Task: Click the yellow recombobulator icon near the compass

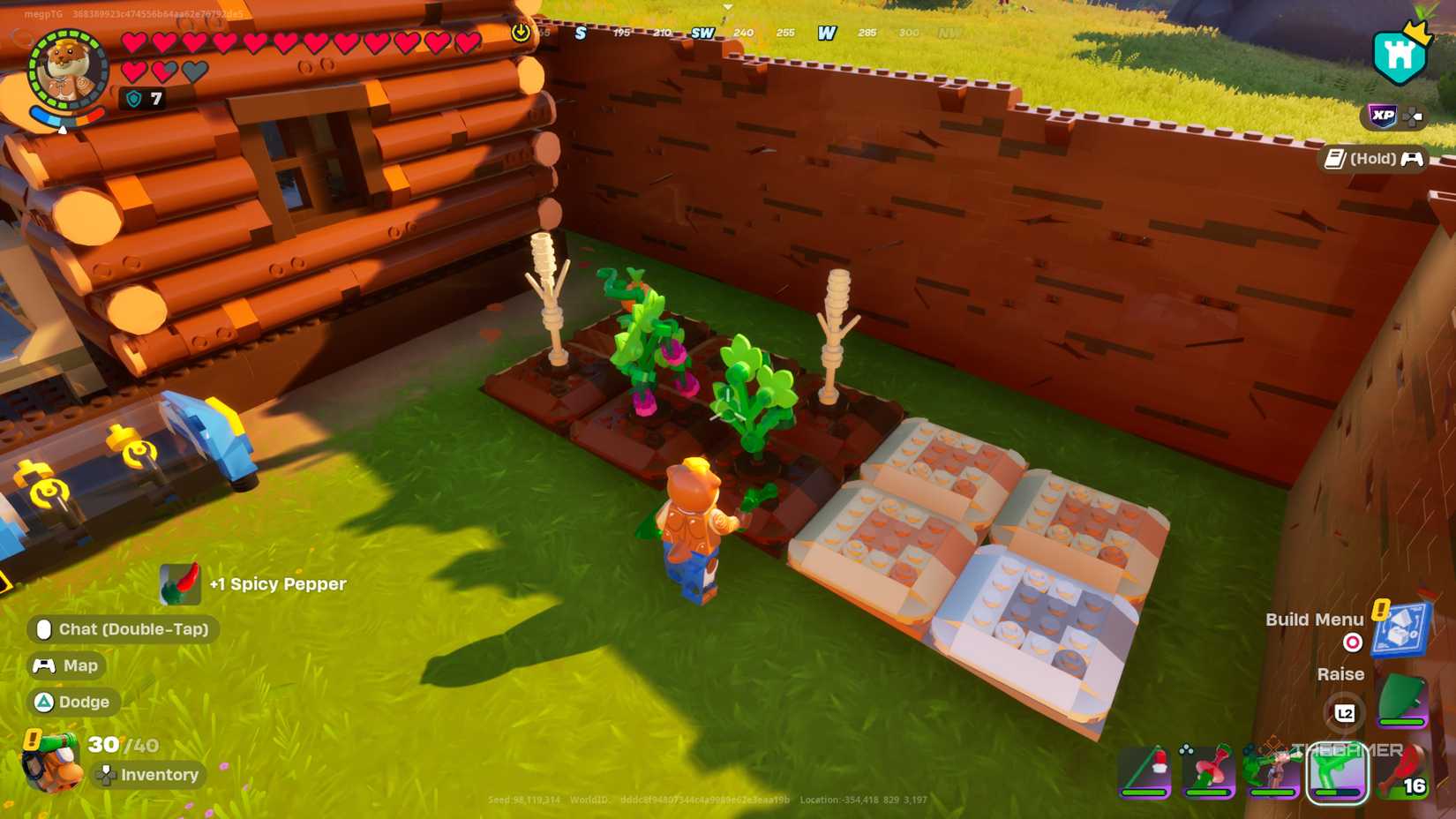Action: point(522,31)
